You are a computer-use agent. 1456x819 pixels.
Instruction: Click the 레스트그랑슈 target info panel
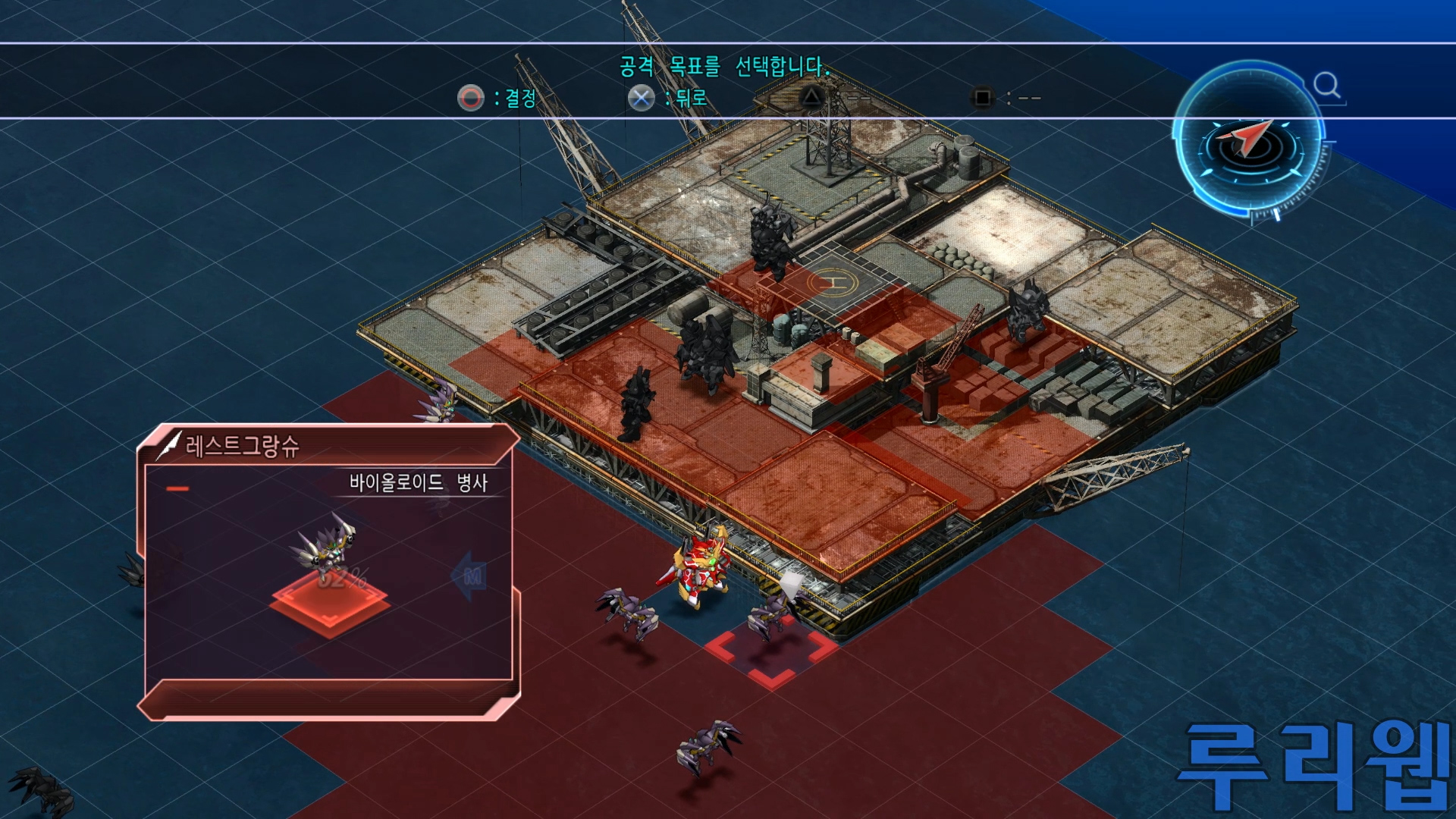pyautogui.click(x=328, y=572)
